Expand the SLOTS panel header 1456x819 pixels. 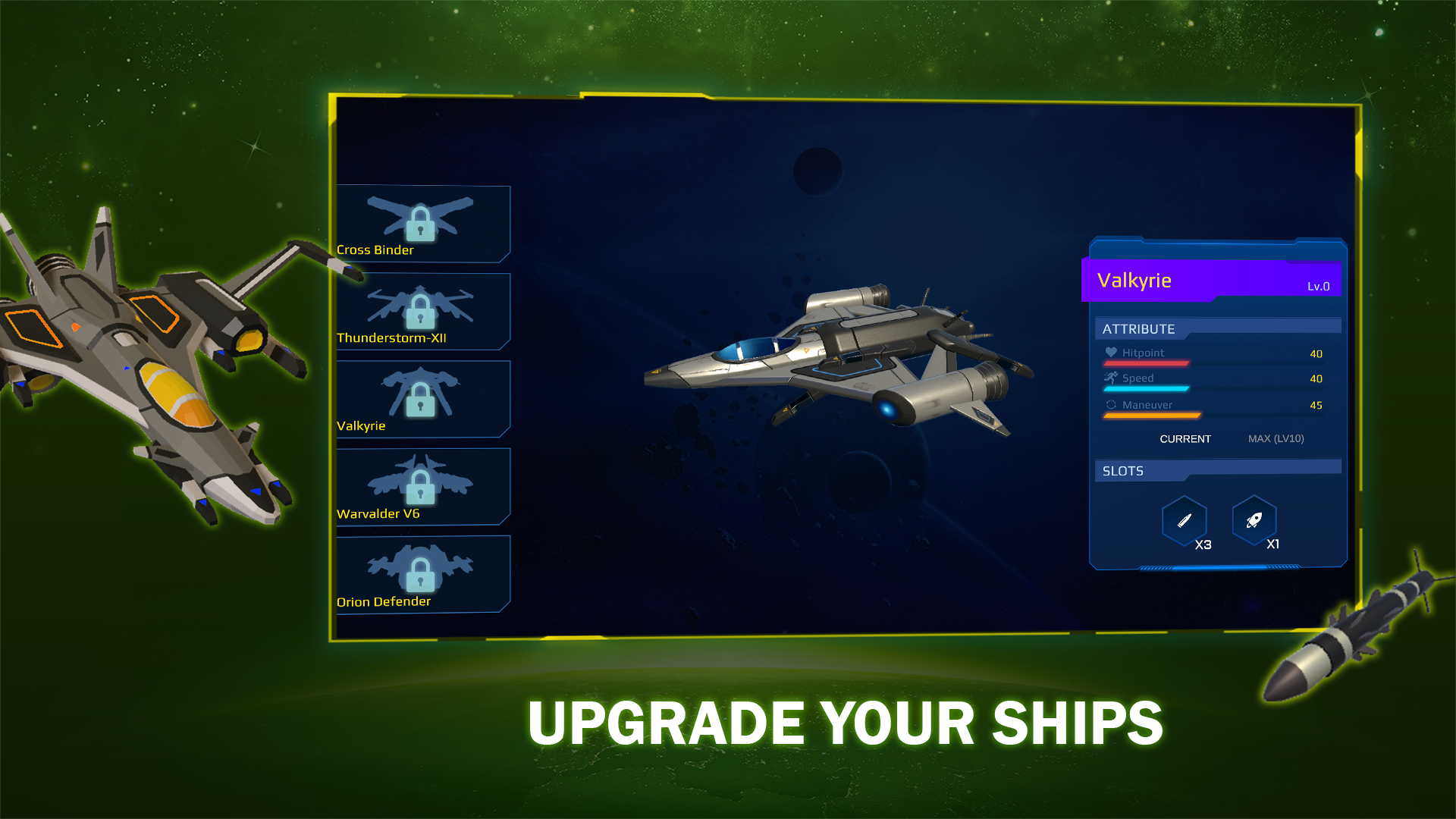1122,470
